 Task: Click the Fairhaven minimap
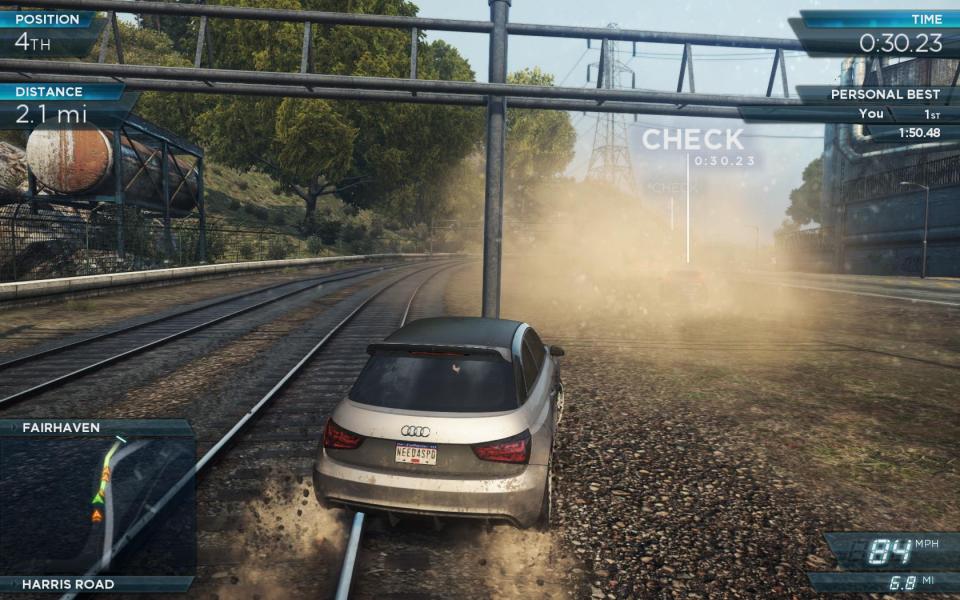(x=97, y=506)
